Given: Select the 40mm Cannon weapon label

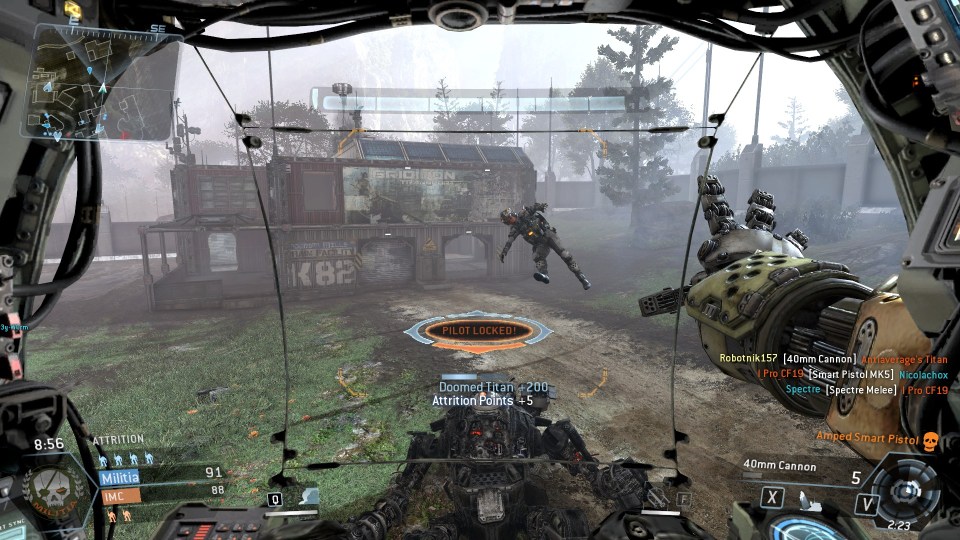Looking at the screenshot, I should [779, 466].
